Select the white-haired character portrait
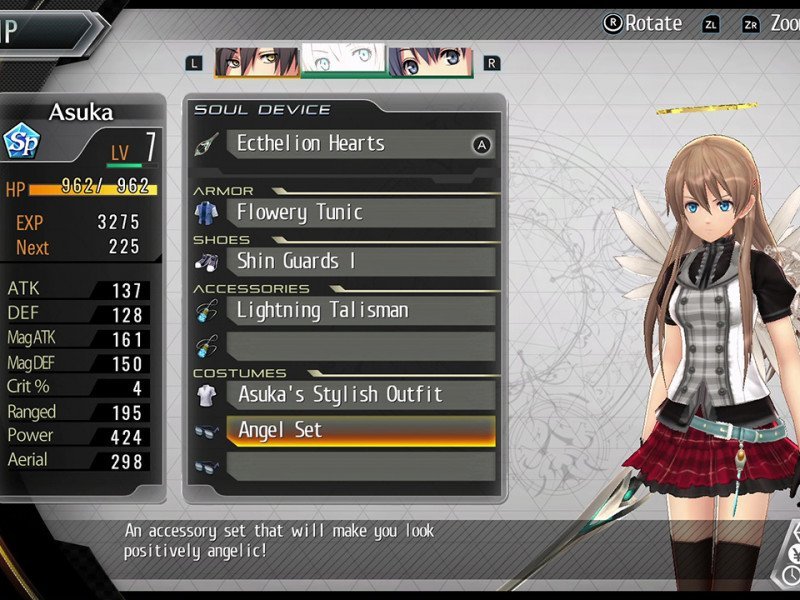The image size is (800, 600). 343,61
